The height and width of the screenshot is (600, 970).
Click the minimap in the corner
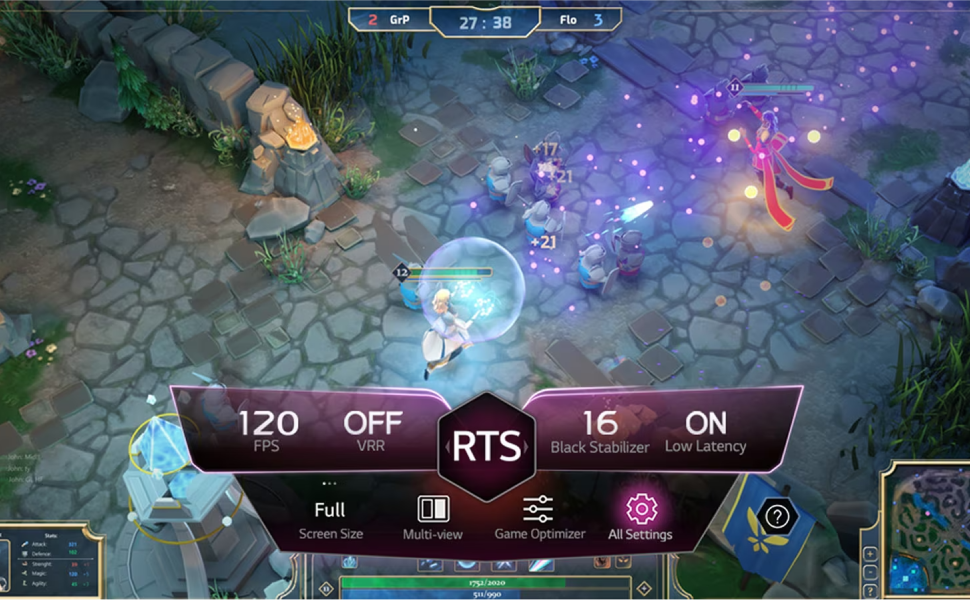pyautogui.click(x=927, y=529)
